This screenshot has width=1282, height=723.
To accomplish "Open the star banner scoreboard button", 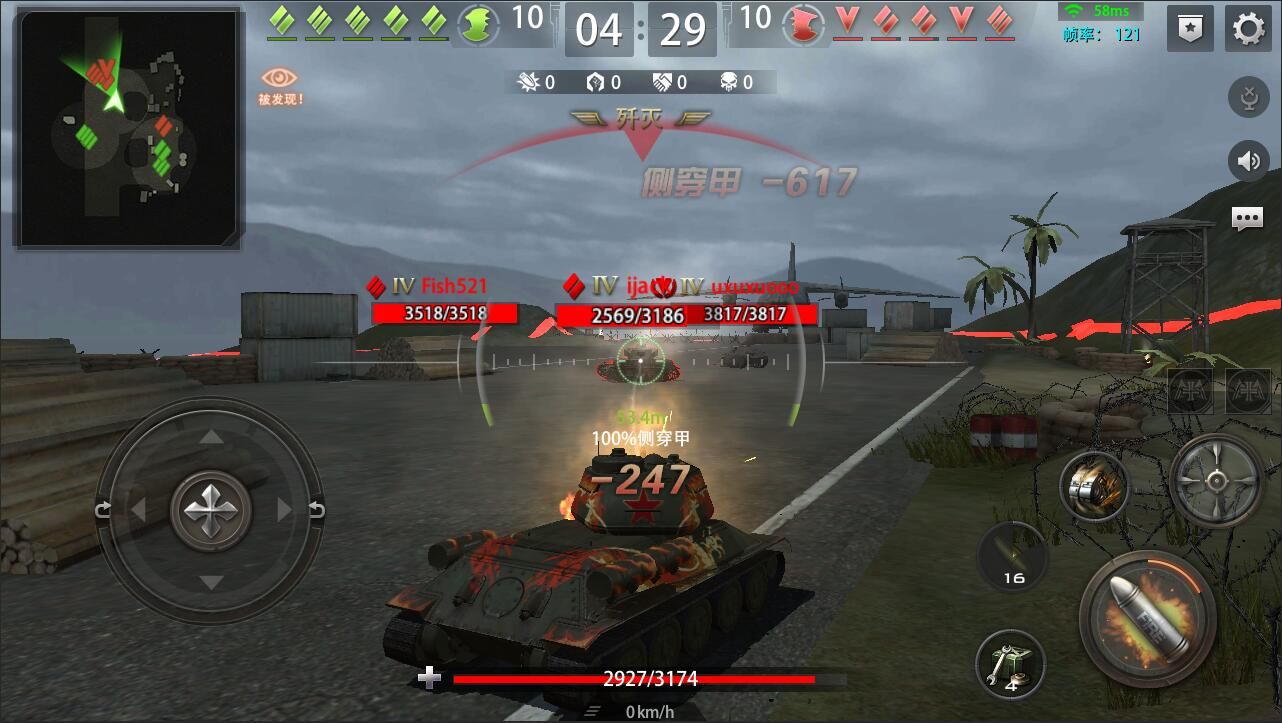I will click(x=1190, y=28).
